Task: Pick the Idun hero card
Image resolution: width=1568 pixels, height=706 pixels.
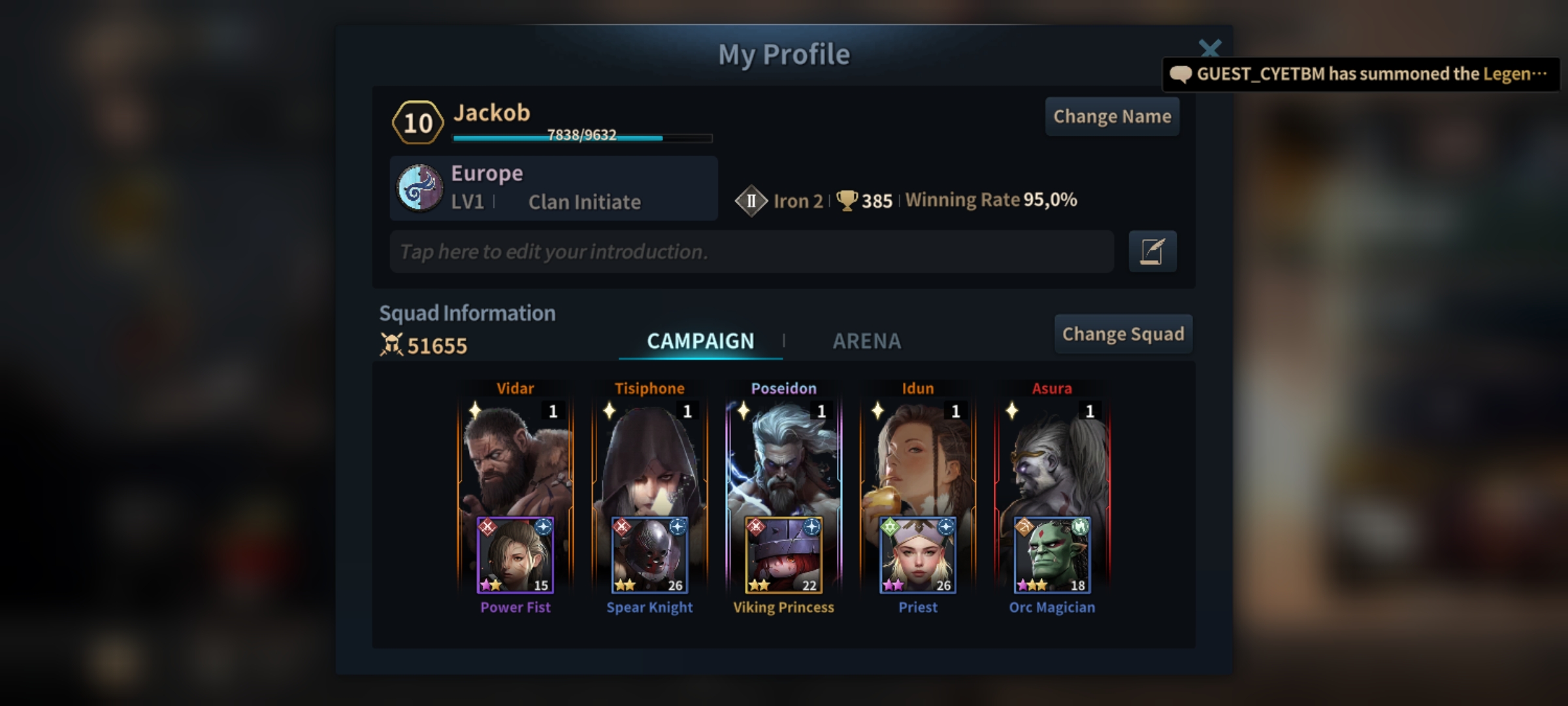Action: (918, 458)
